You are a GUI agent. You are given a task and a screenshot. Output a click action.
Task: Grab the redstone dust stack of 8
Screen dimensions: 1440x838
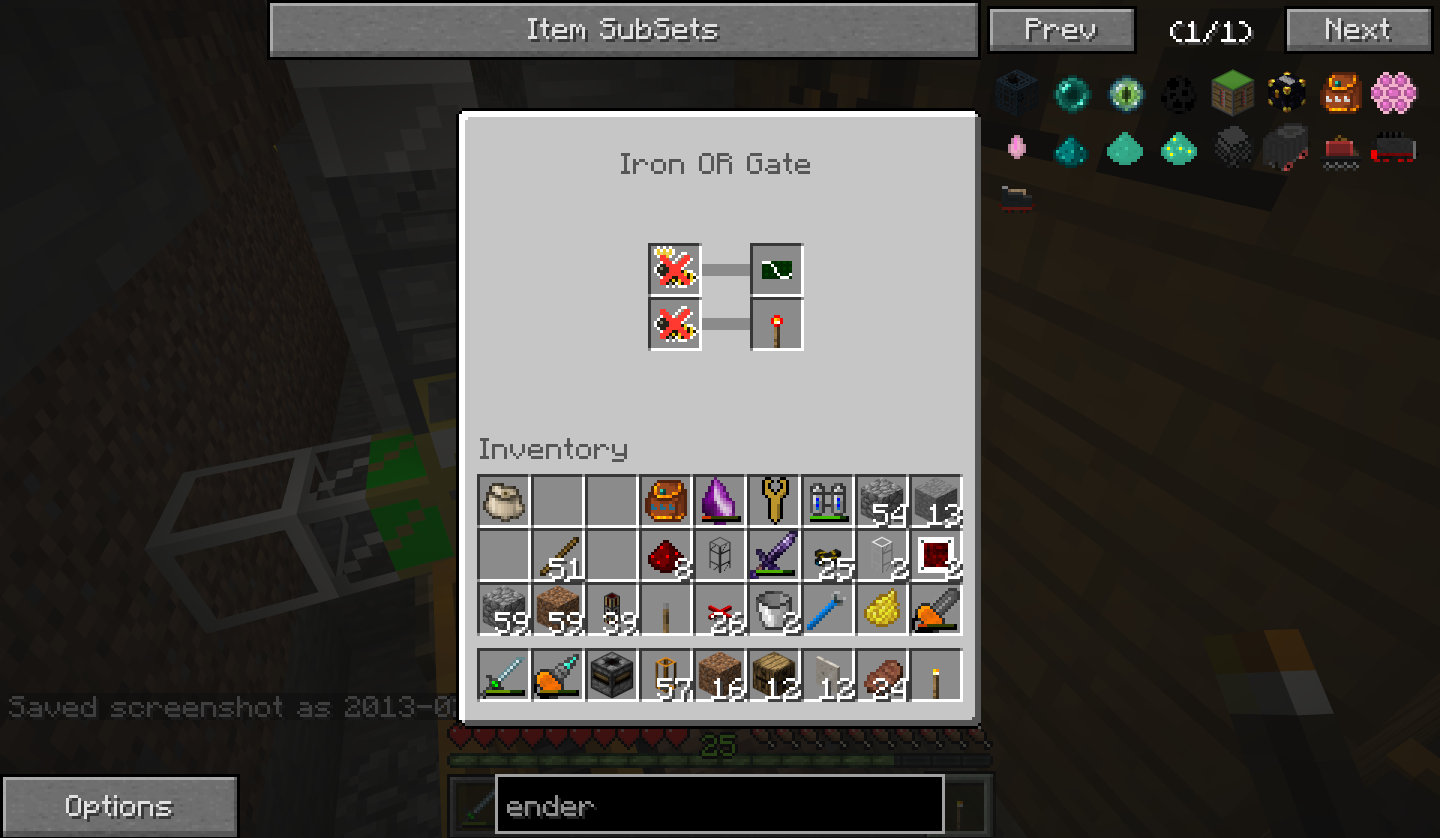pyautogui.click(x=666, y=555)
